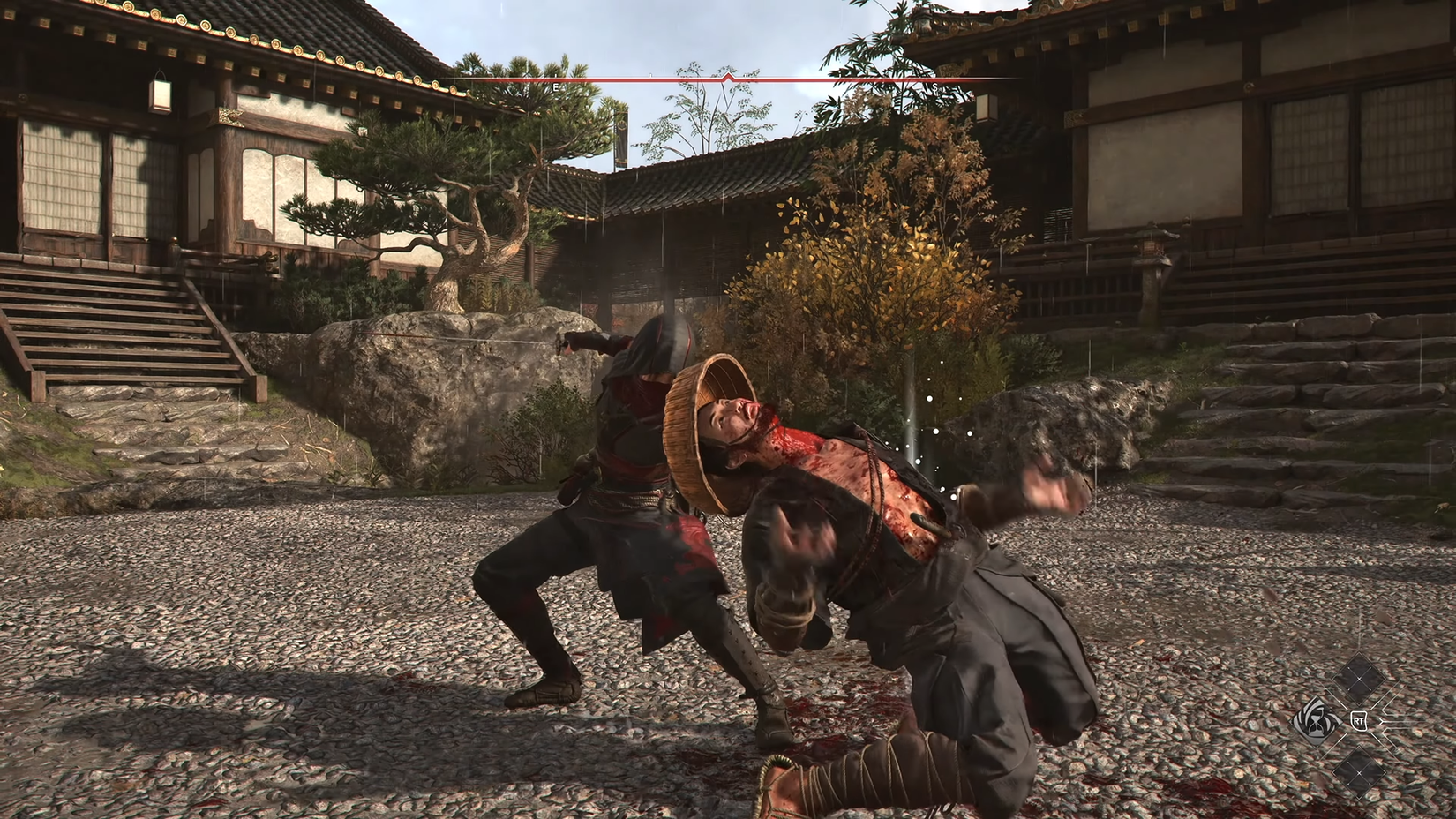Toggle the upper style wheel slot
Viewport: 1456px width, 819px height.
1359,680
